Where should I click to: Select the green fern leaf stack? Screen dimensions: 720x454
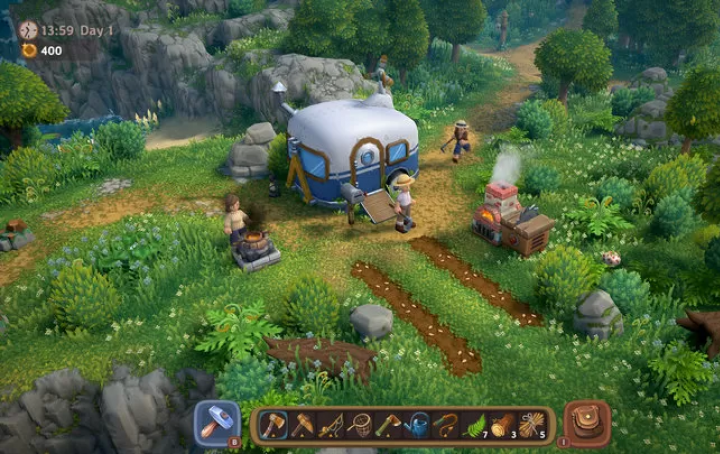[476, 425]
